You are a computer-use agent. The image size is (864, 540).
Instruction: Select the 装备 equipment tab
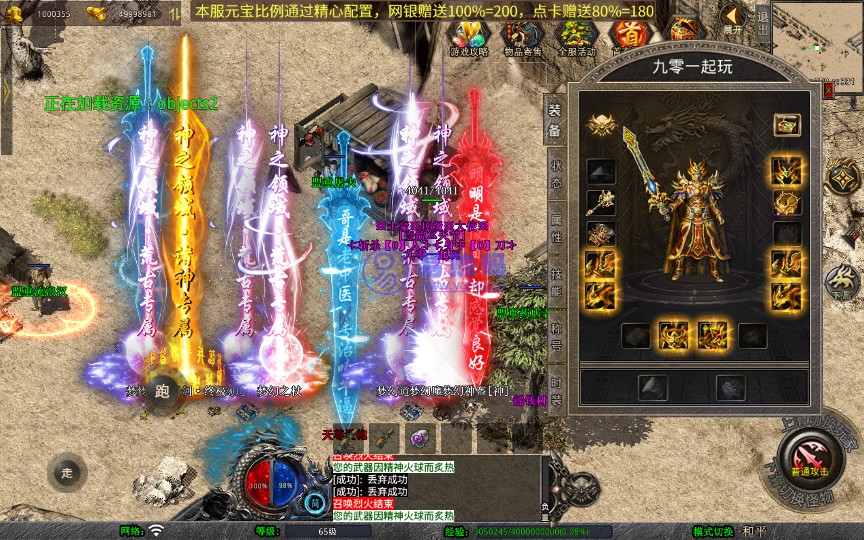coord(556,120)
